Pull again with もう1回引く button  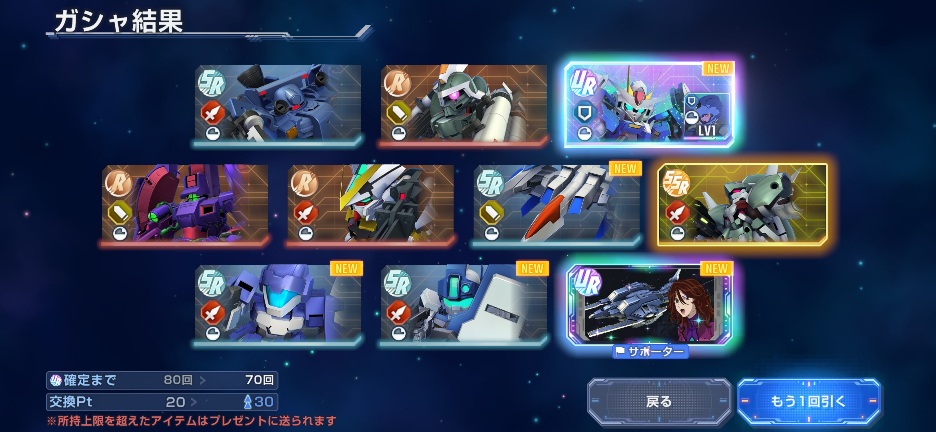point(809,401)
